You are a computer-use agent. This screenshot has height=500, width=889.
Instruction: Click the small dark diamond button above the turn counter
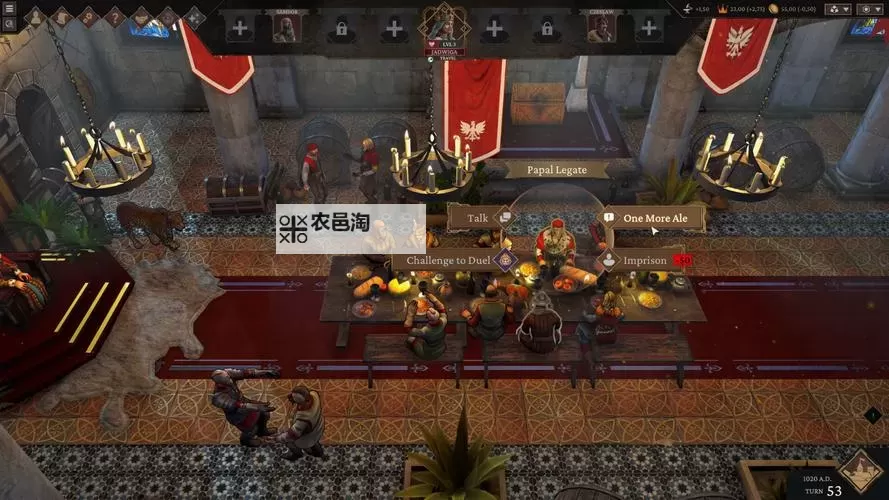coord(871,415)
